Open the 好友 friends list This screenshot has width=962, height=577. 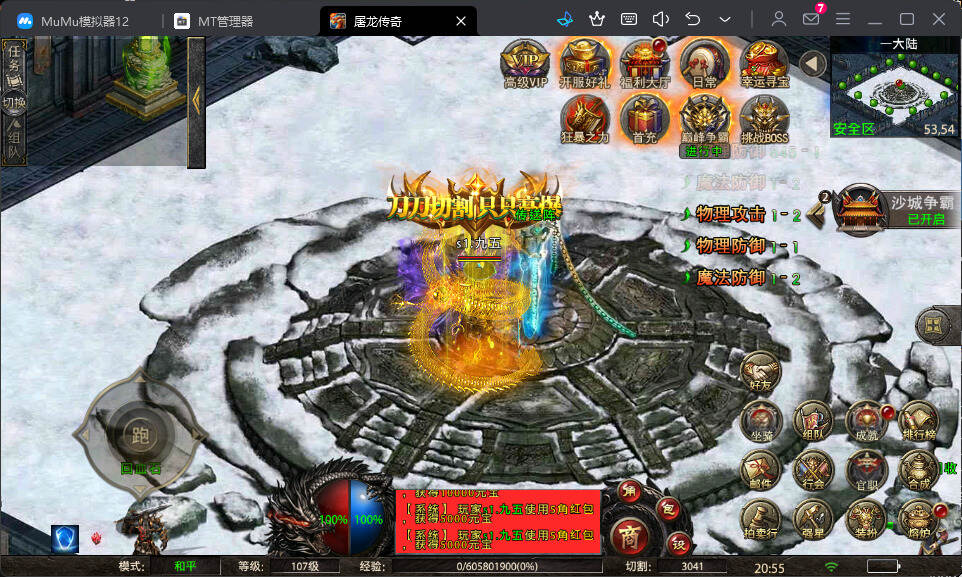coord(761,372)
